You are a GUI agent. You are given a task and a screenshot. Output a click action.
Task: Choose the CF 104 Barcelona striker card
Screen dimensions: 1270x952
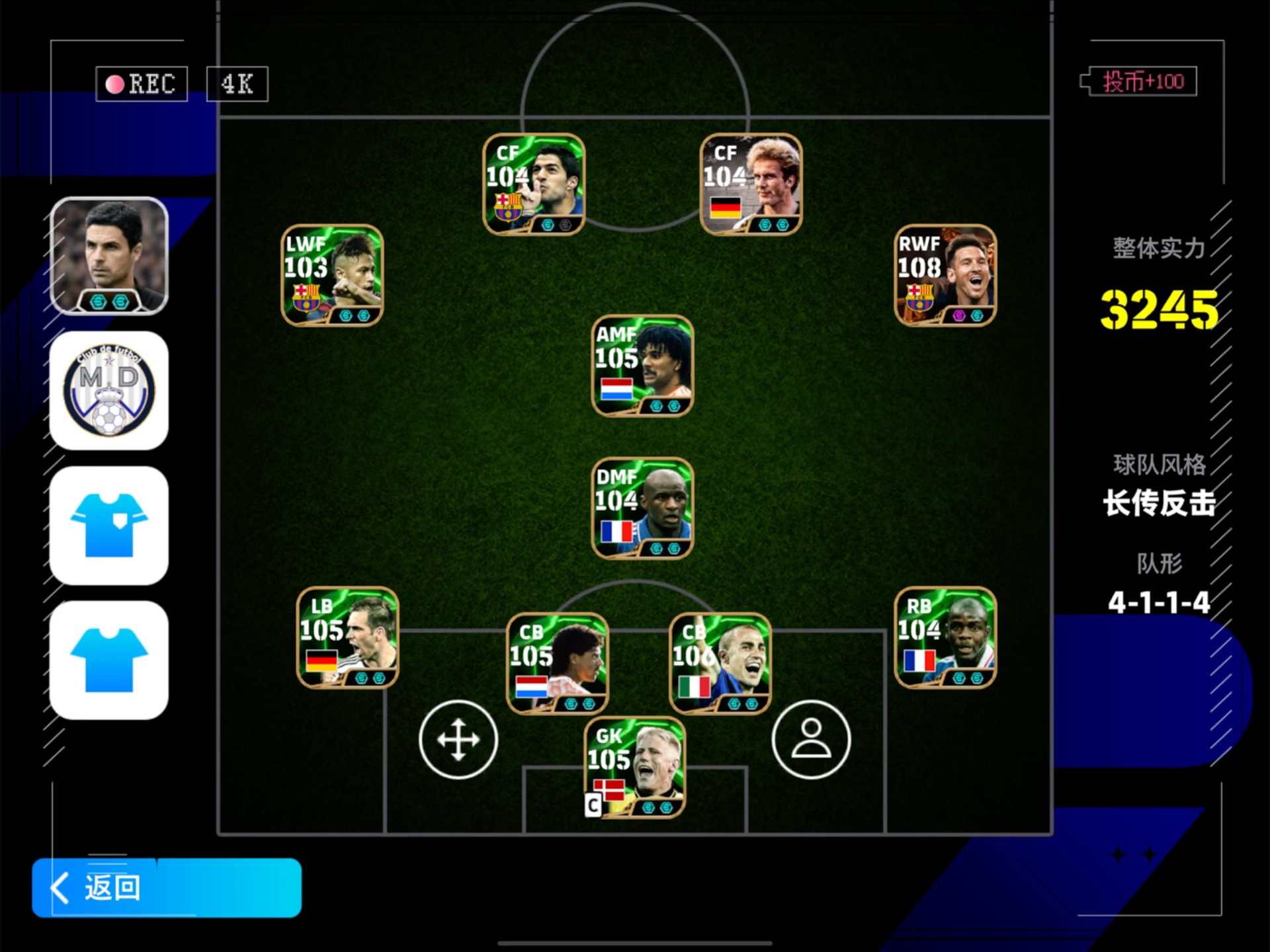[534, 184]
